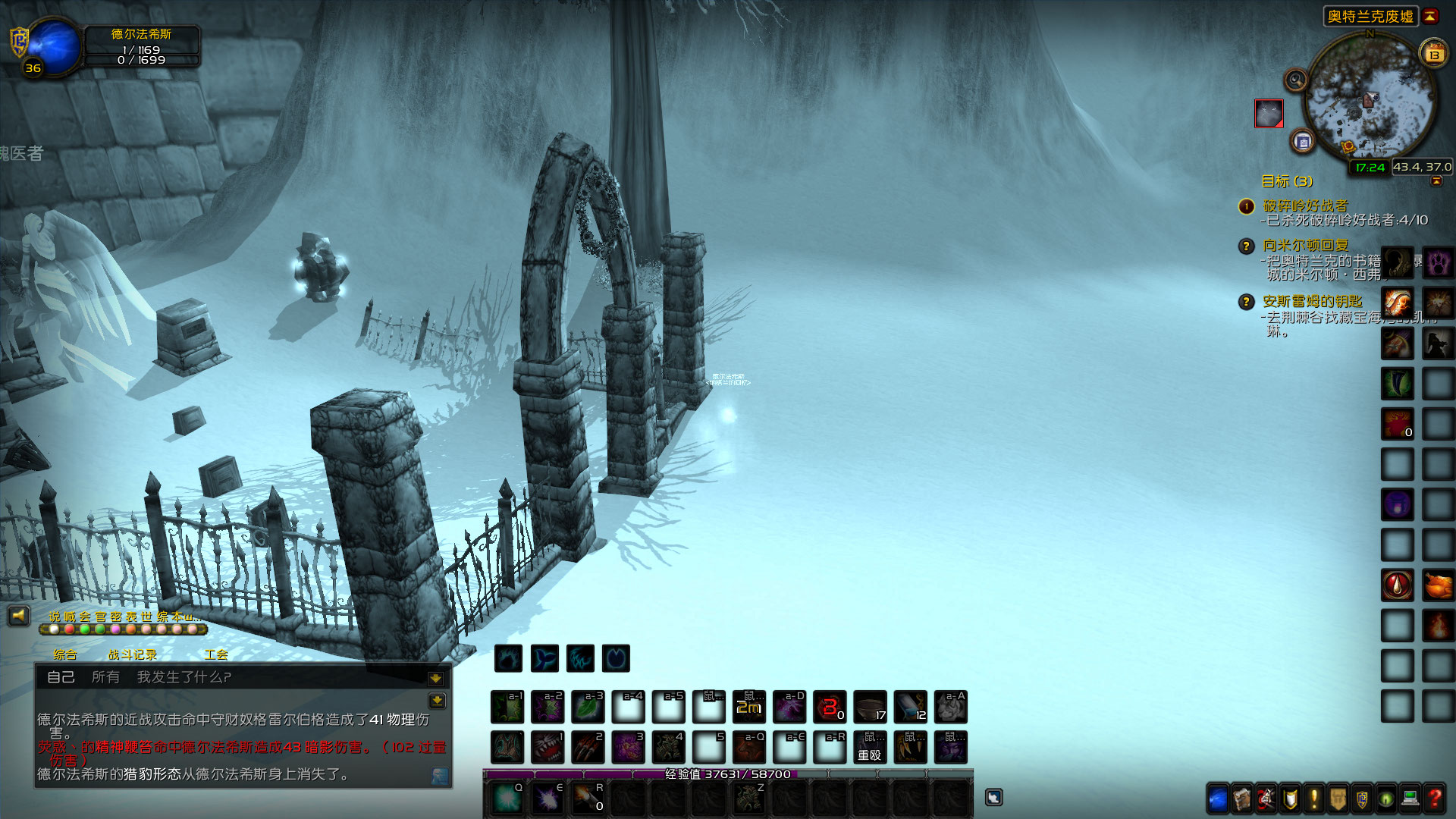This screenshot has width=1456, height=819.
Task: Select the cat form icon on the stance bar
Action: point(582,658)
